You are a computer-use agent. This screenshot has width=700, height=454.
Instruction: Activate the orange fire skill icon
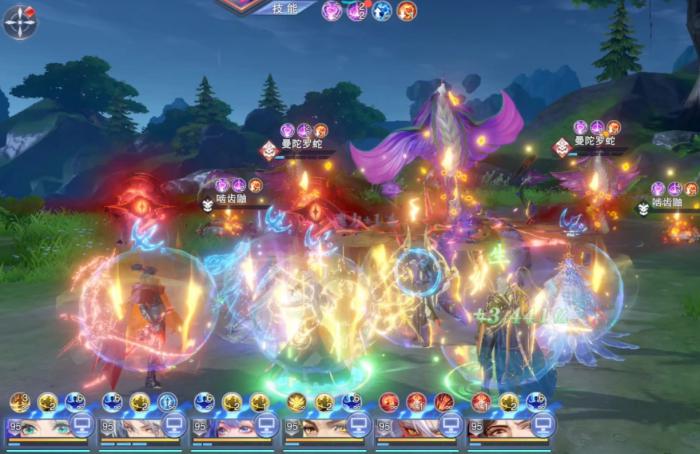tap(406, 11)
